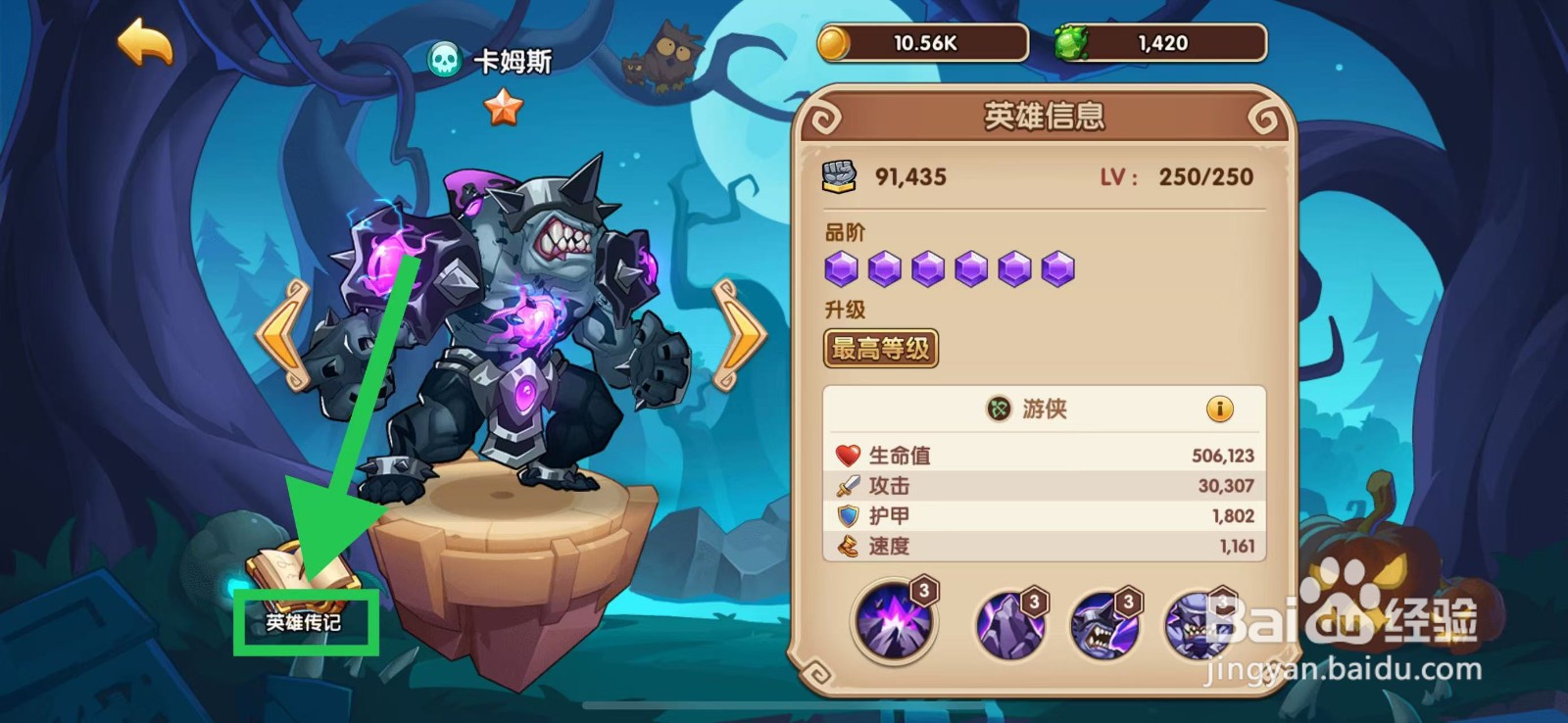Image resolution: width=1568 pixels, height=723 pixels.
Task: Click the 游侠 ranger class icon
Action: pyautogui.click(x=999, y=410)
